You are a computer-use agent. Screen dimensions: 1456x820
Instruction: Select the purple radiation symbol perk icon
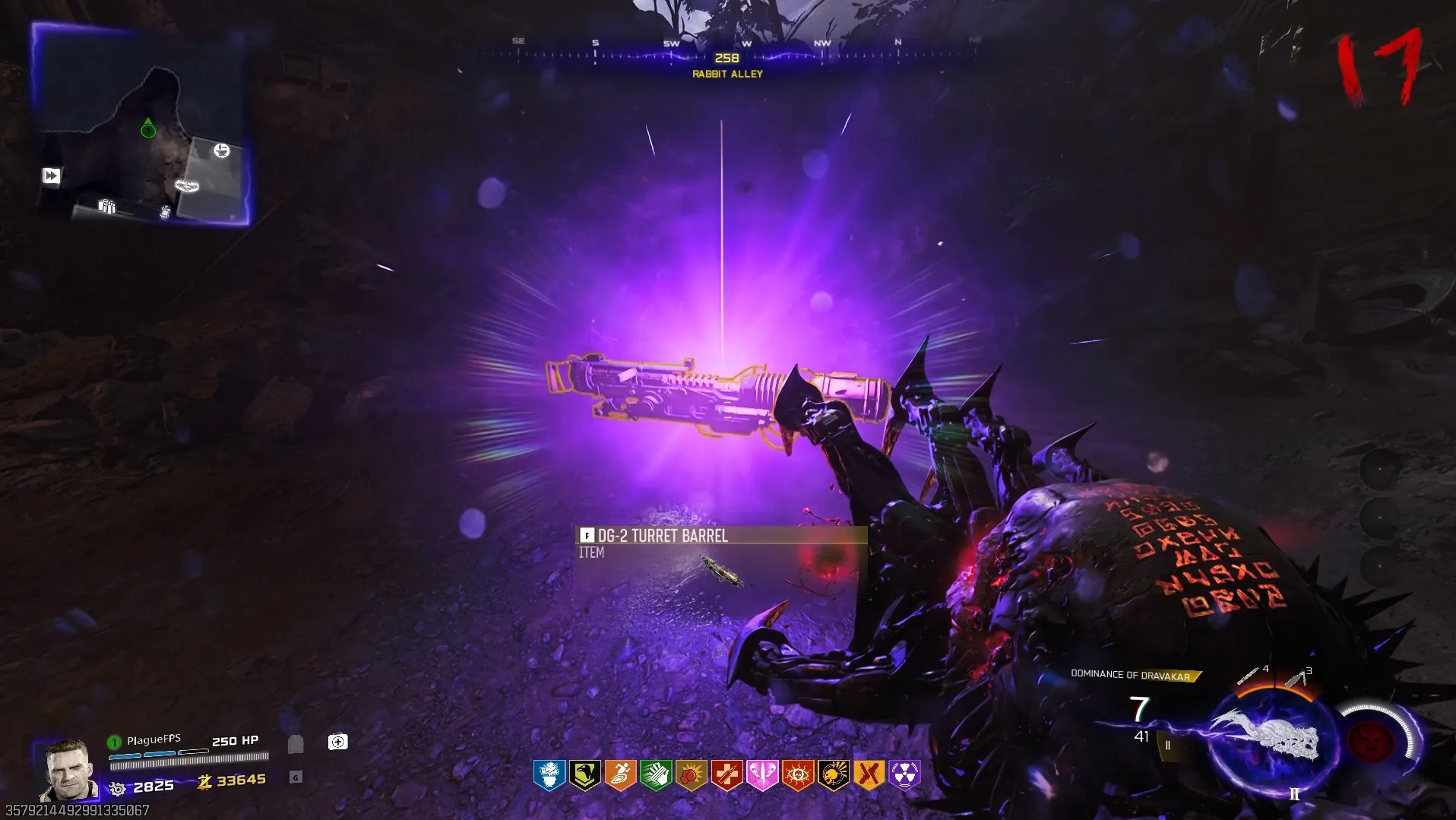click(x=904, y=775)
